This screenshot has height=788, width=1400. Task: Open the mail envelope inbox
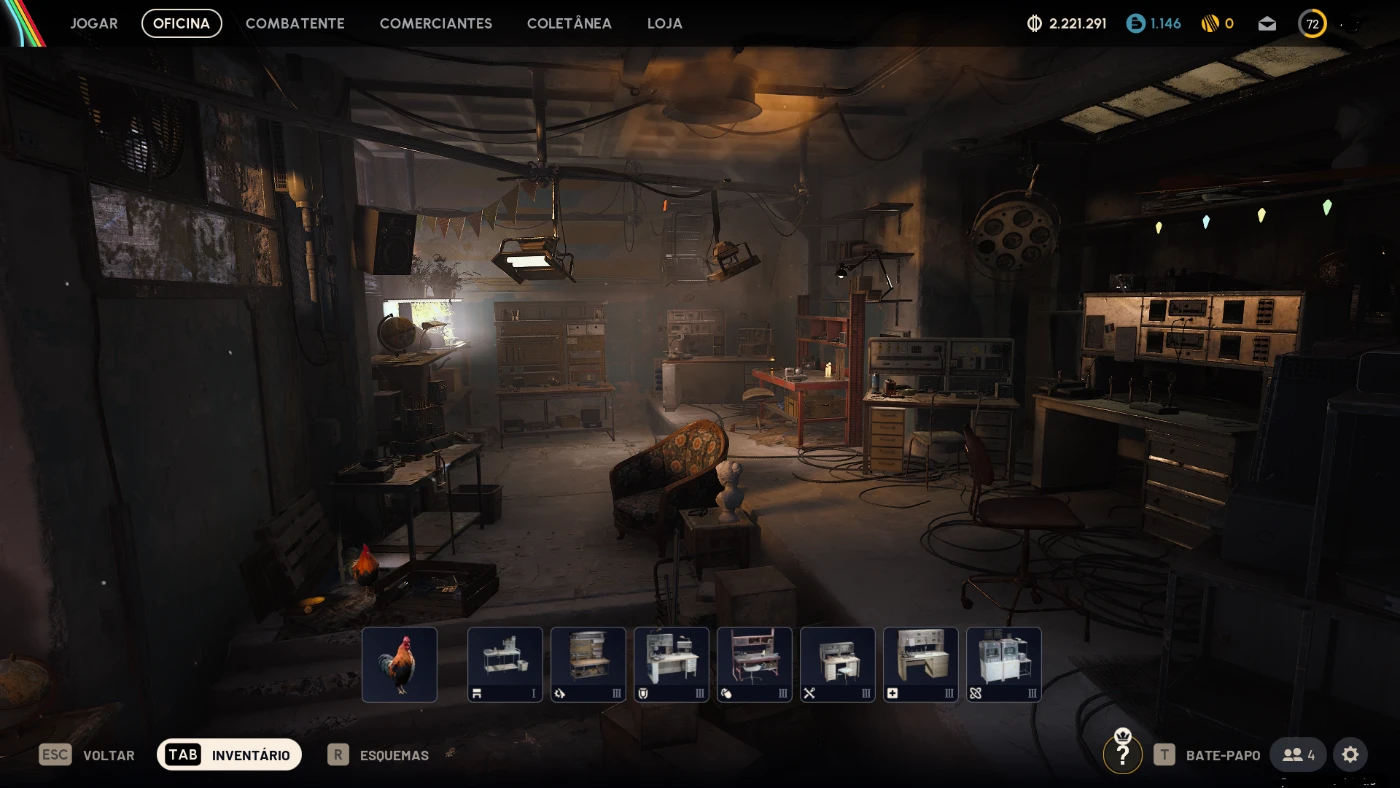click(x=1267, y=23)
